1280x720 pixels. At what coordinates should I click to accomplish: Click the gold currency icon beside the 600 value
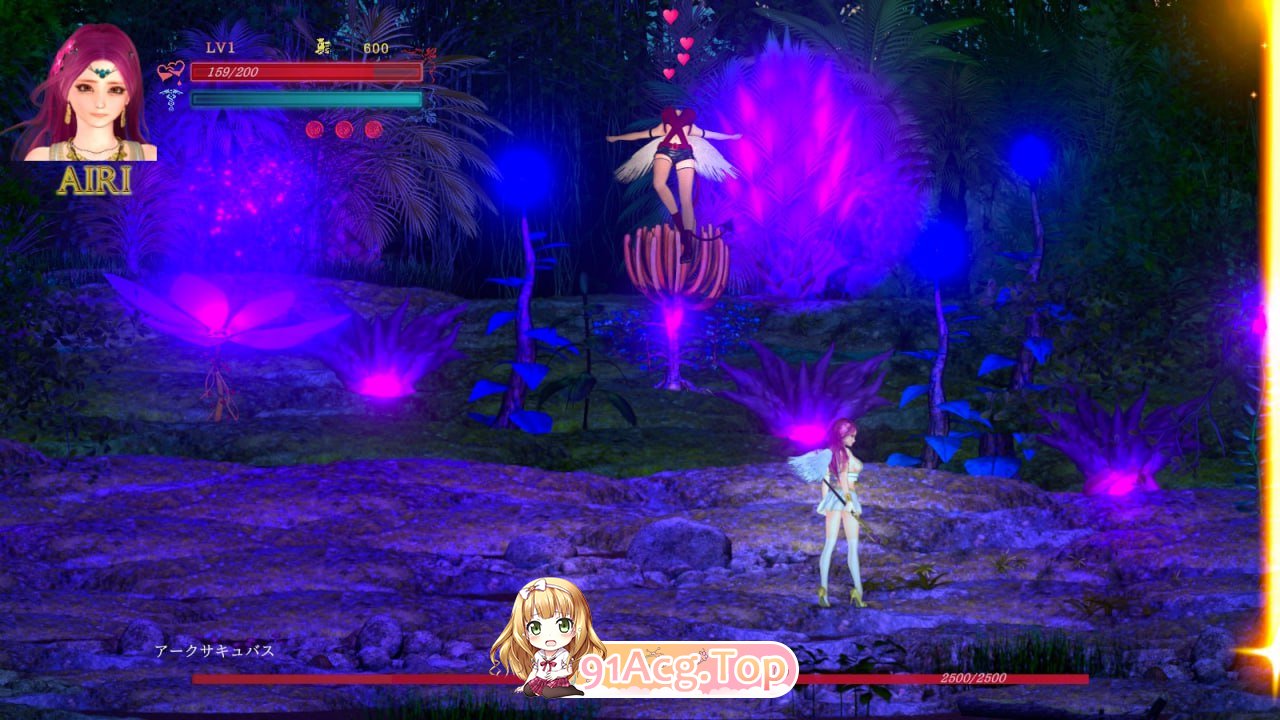322,47
